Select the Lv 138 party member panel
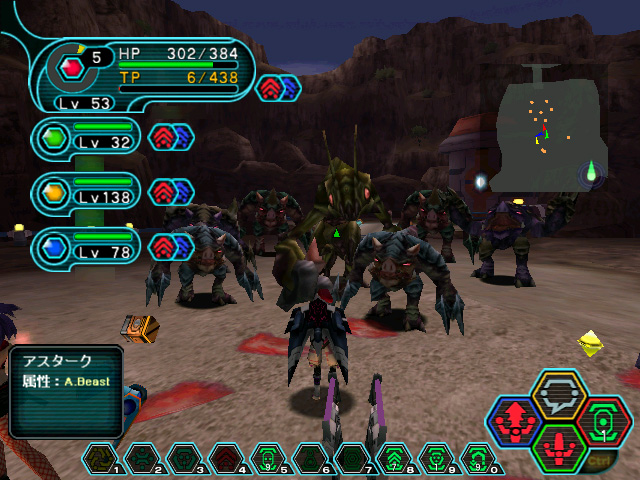This screenshot has width=640, height=480. [x=88, y=191]
